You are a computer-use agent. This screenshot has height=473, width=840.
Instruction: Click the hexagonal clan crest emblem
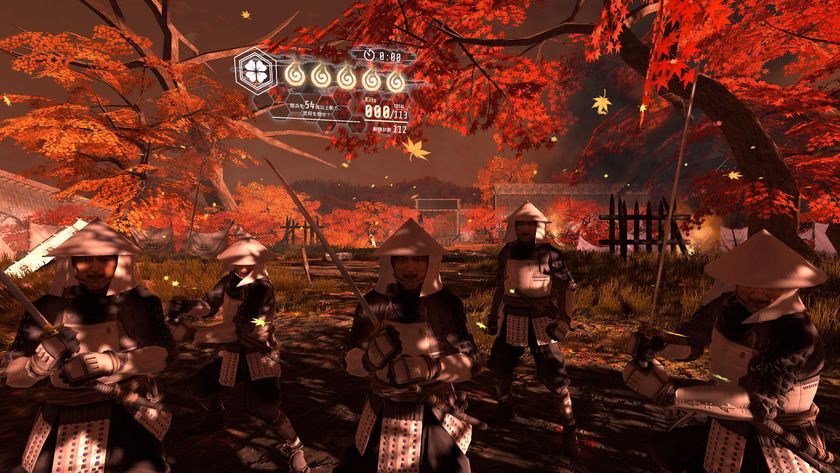(x=254, y=72)
